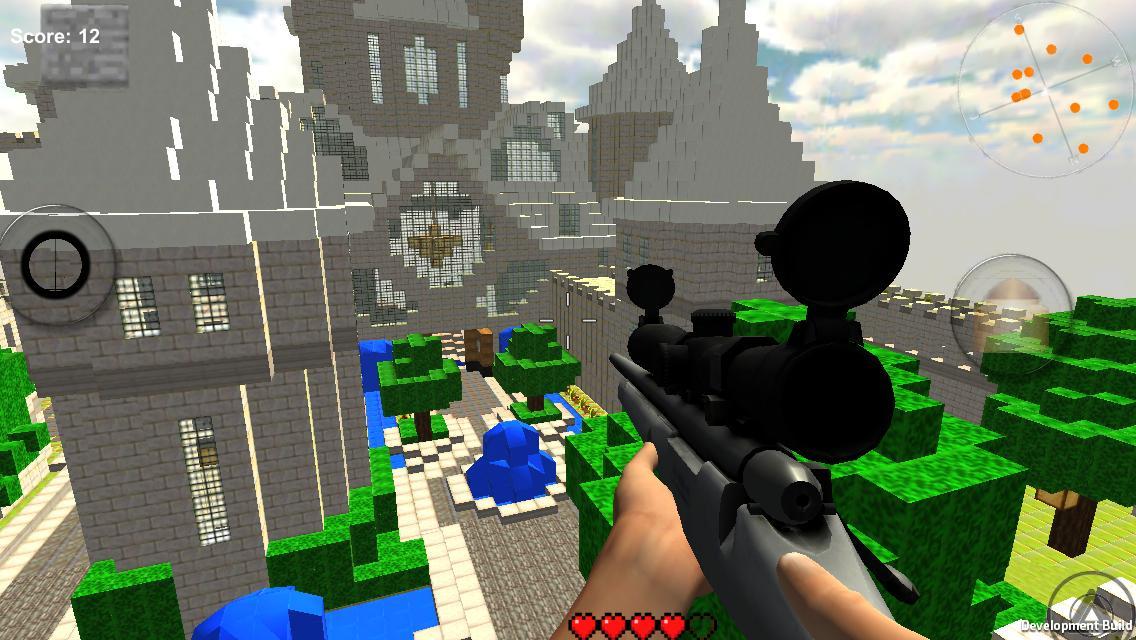Tap the sniper scope crosshair button
1136x640 pixels.
[x=57, y=265]
